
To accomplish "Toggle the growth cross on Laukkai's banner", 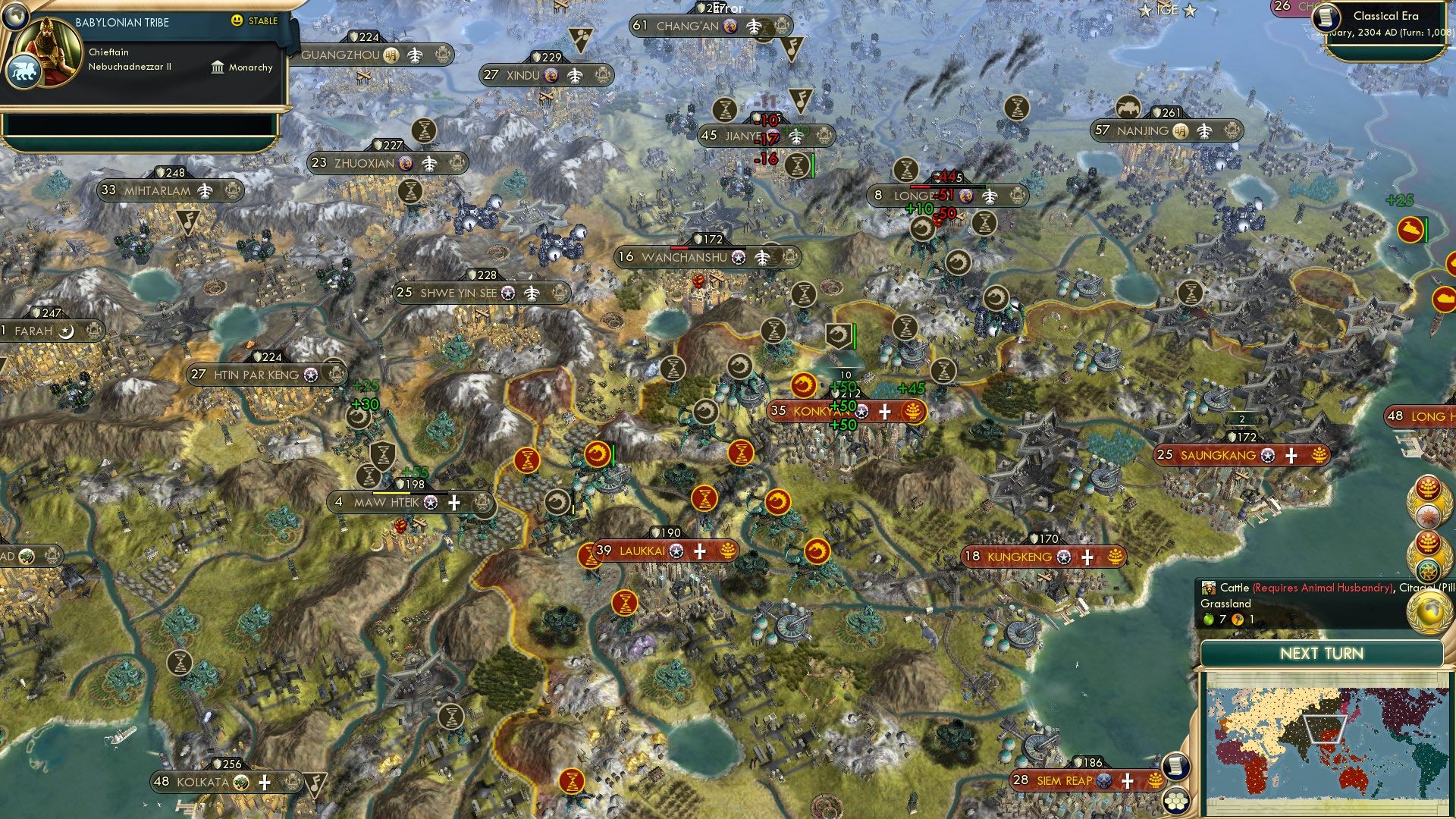I will [699, 551].
